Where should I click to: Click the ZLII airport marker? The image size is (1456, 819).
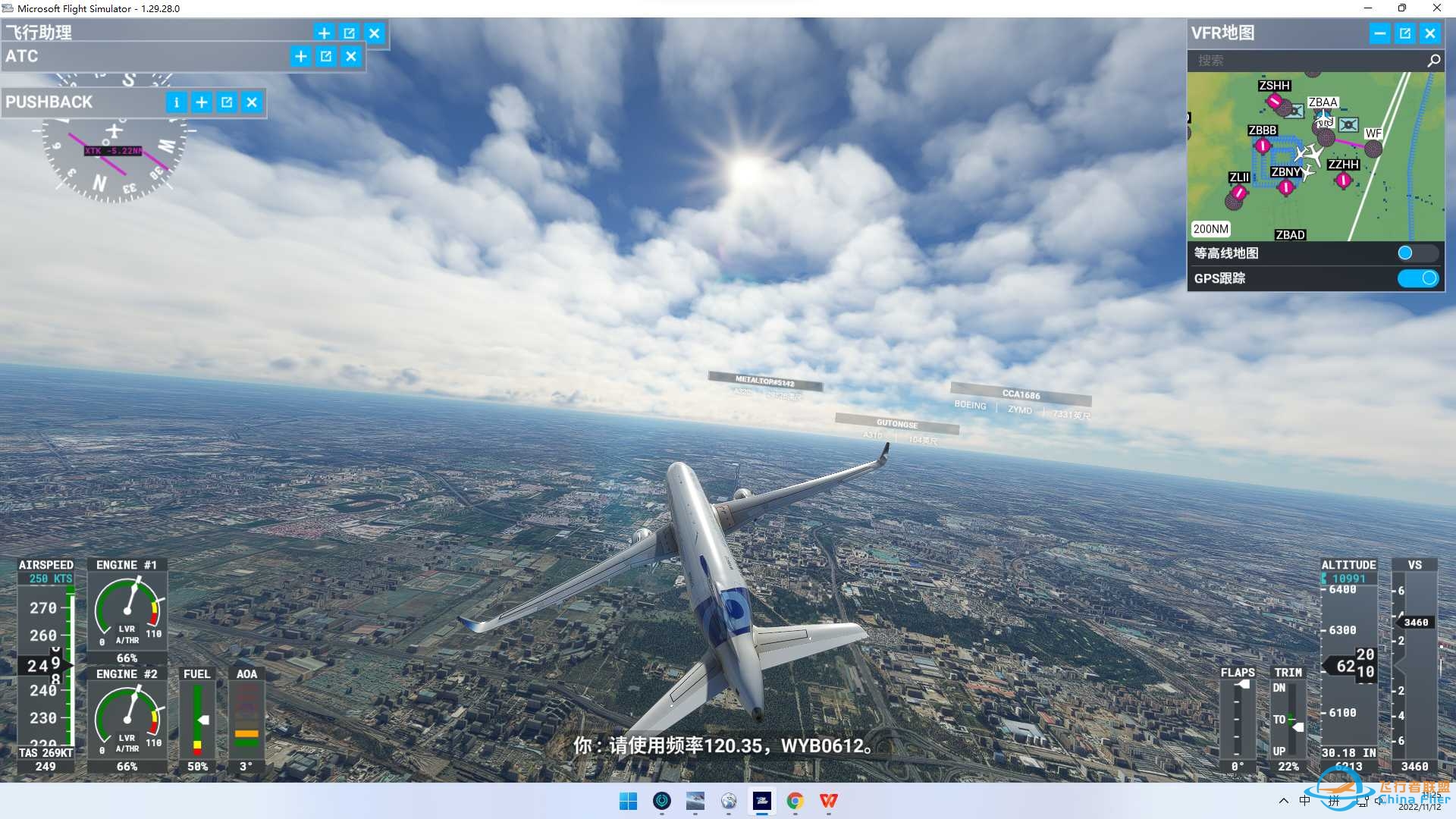coord(1238,193)
